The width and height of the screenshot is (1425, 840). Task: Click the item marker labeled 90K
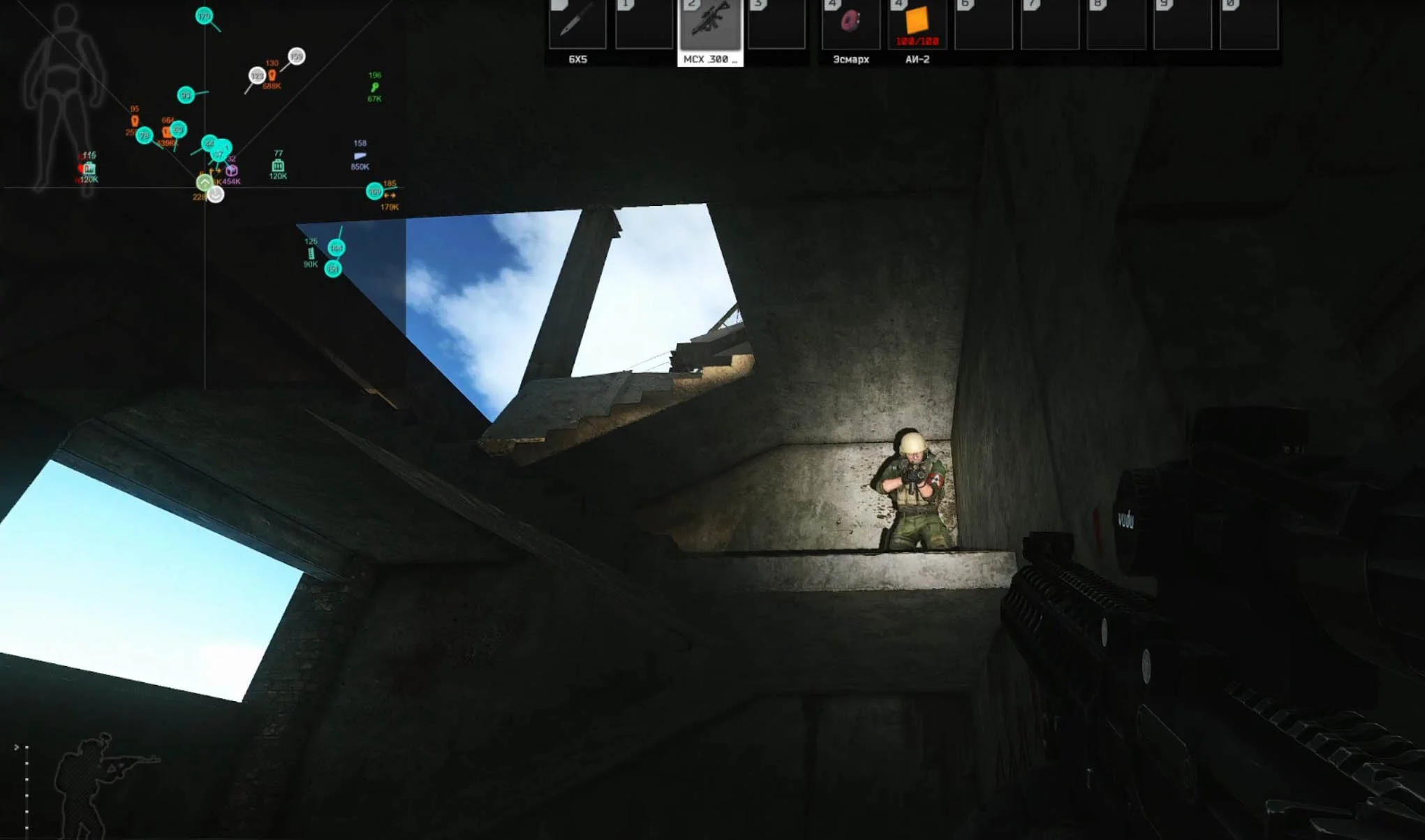point(311,253)
